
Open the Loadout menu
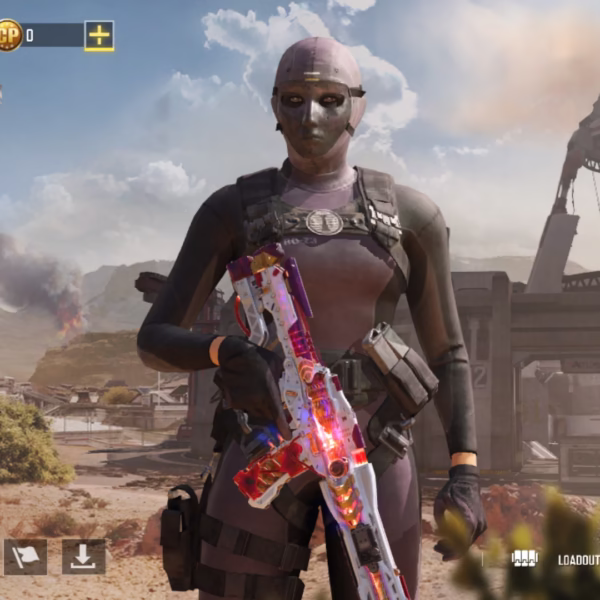click(x=556, y=559)
